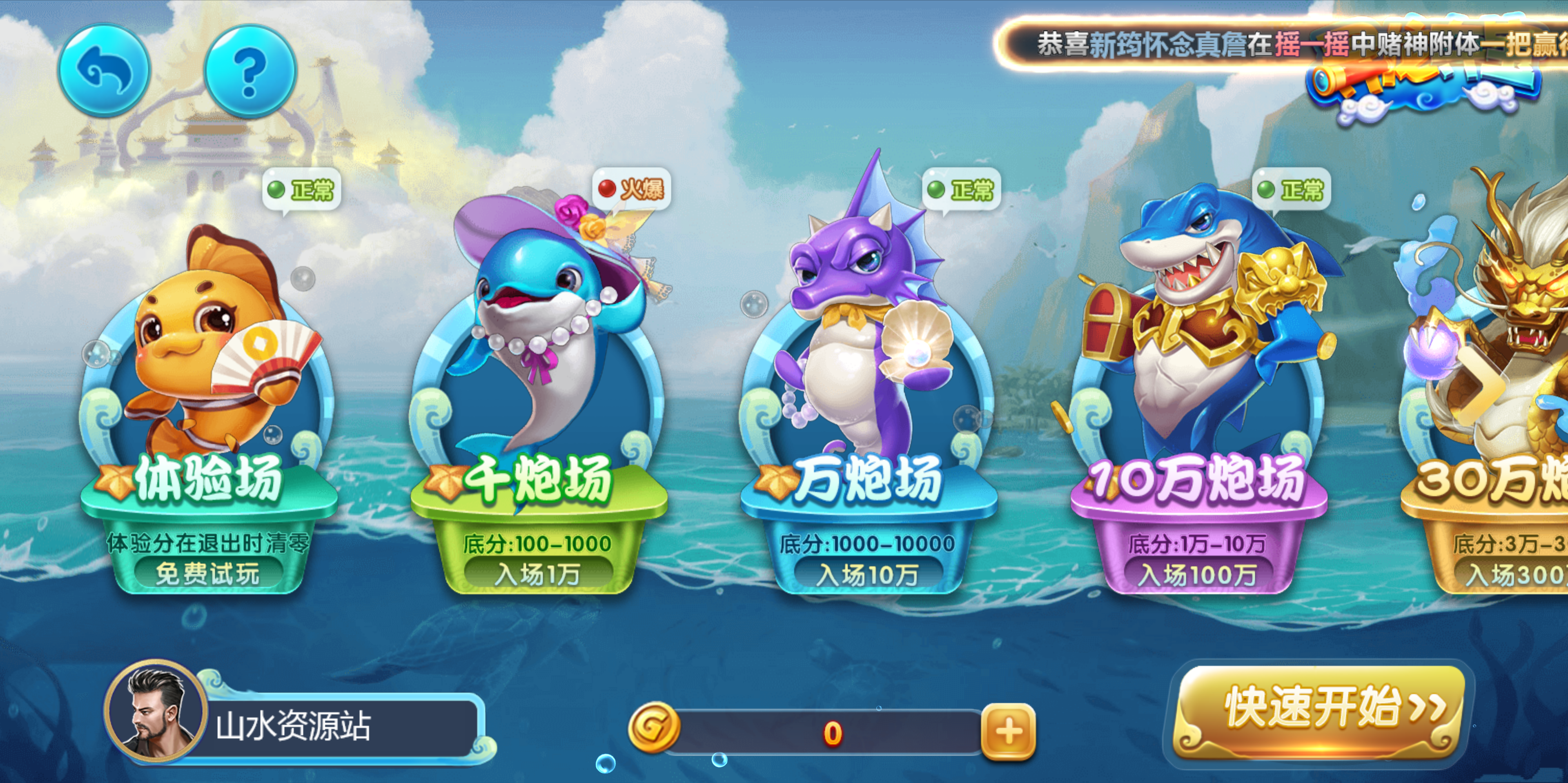Add gold coins with the plus button
This screenshot has height=783, width=1568.
point(1008,732)
